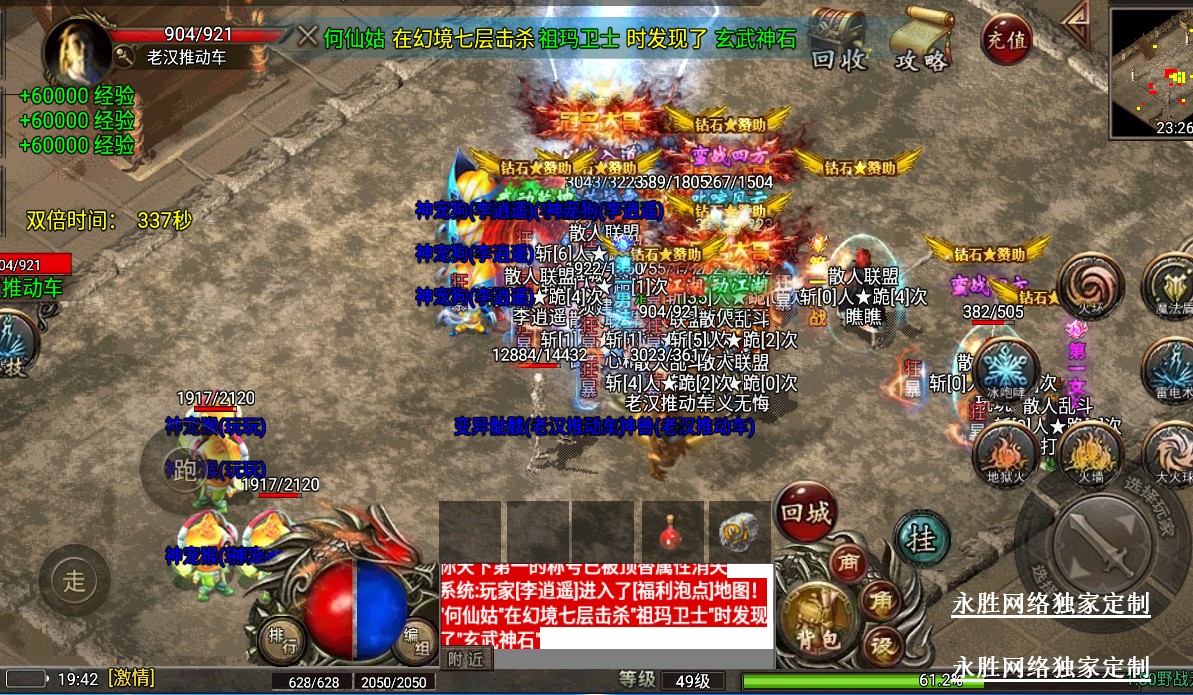Open the 攻略 strategy guide scroll
The height and width of the screenshot is (695, 1193).
921,42
